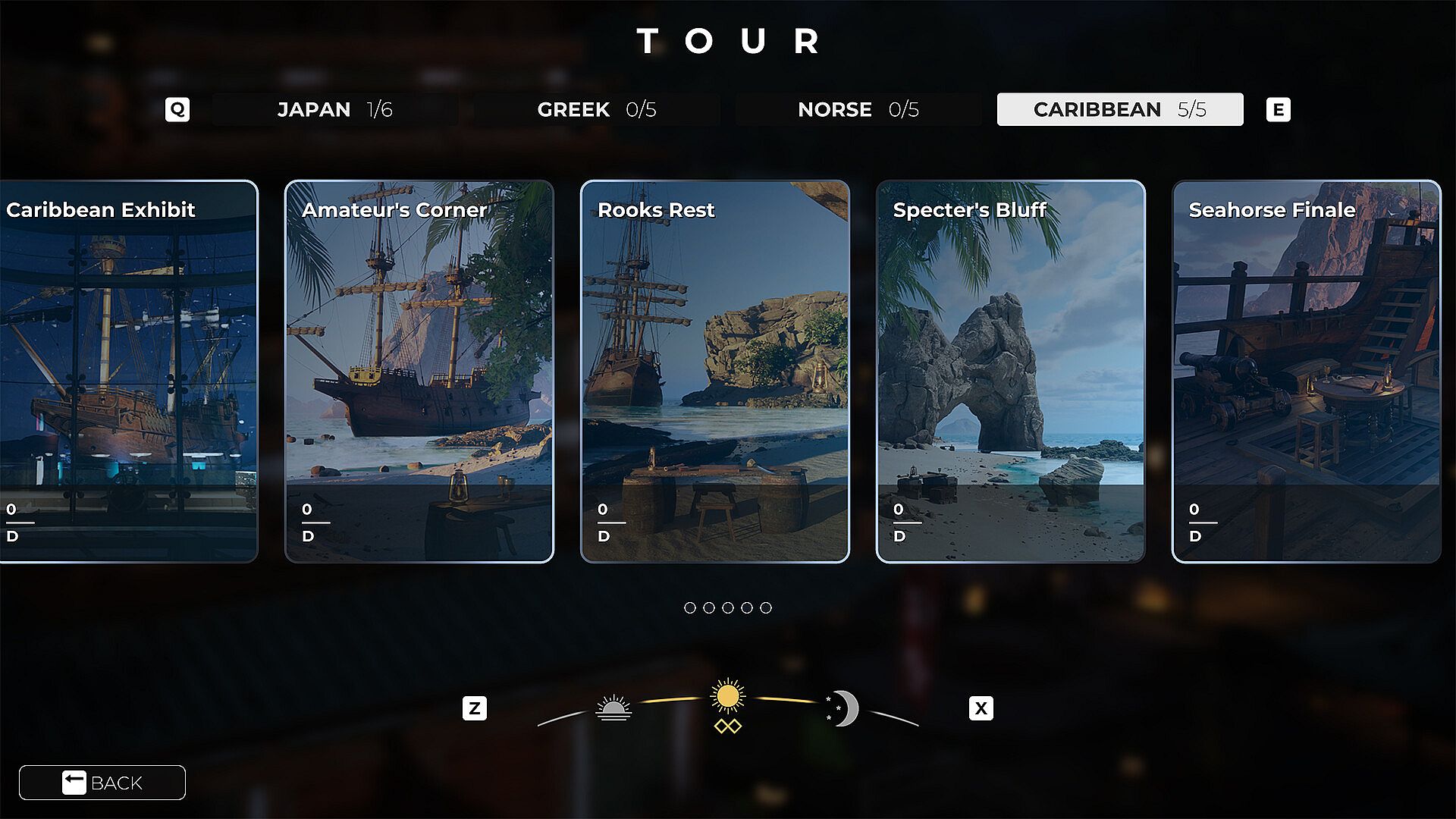
Task: Open the Greek tour tab
Action: click(596, 109)
